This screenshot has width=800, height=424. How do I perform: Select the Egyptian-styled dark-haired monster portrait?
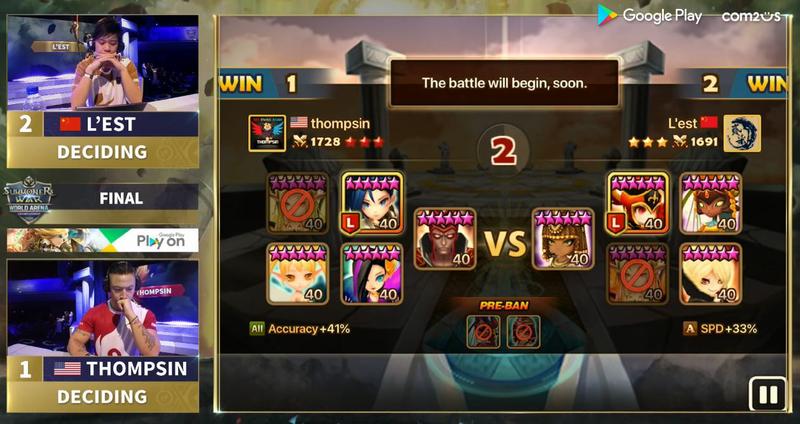[x=563, y=239]
